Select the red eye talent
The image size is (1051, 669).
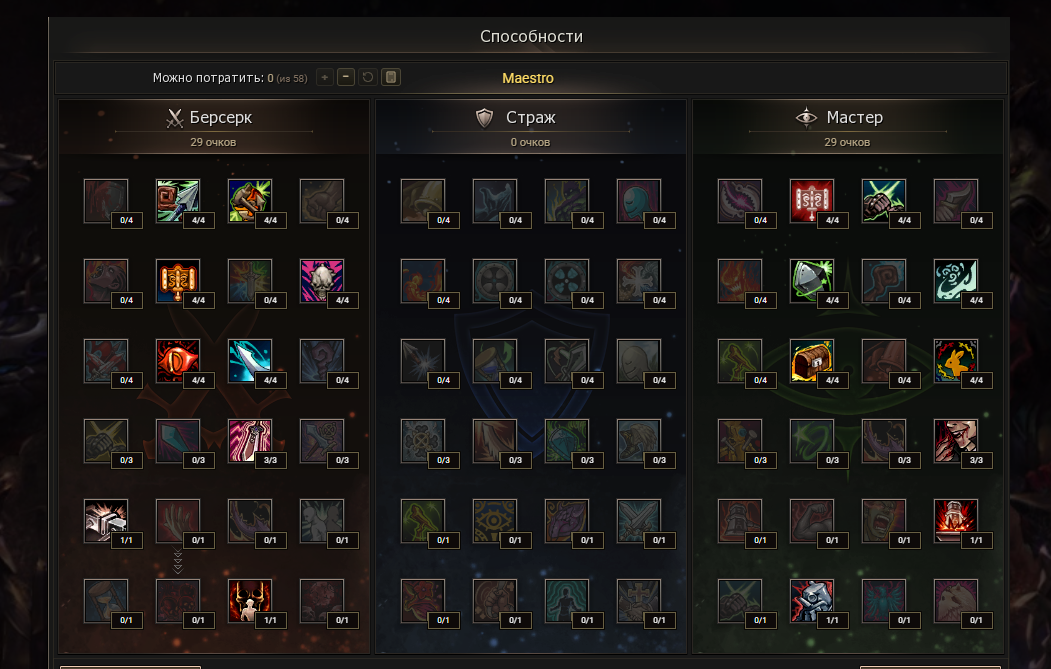click(178, 361)
